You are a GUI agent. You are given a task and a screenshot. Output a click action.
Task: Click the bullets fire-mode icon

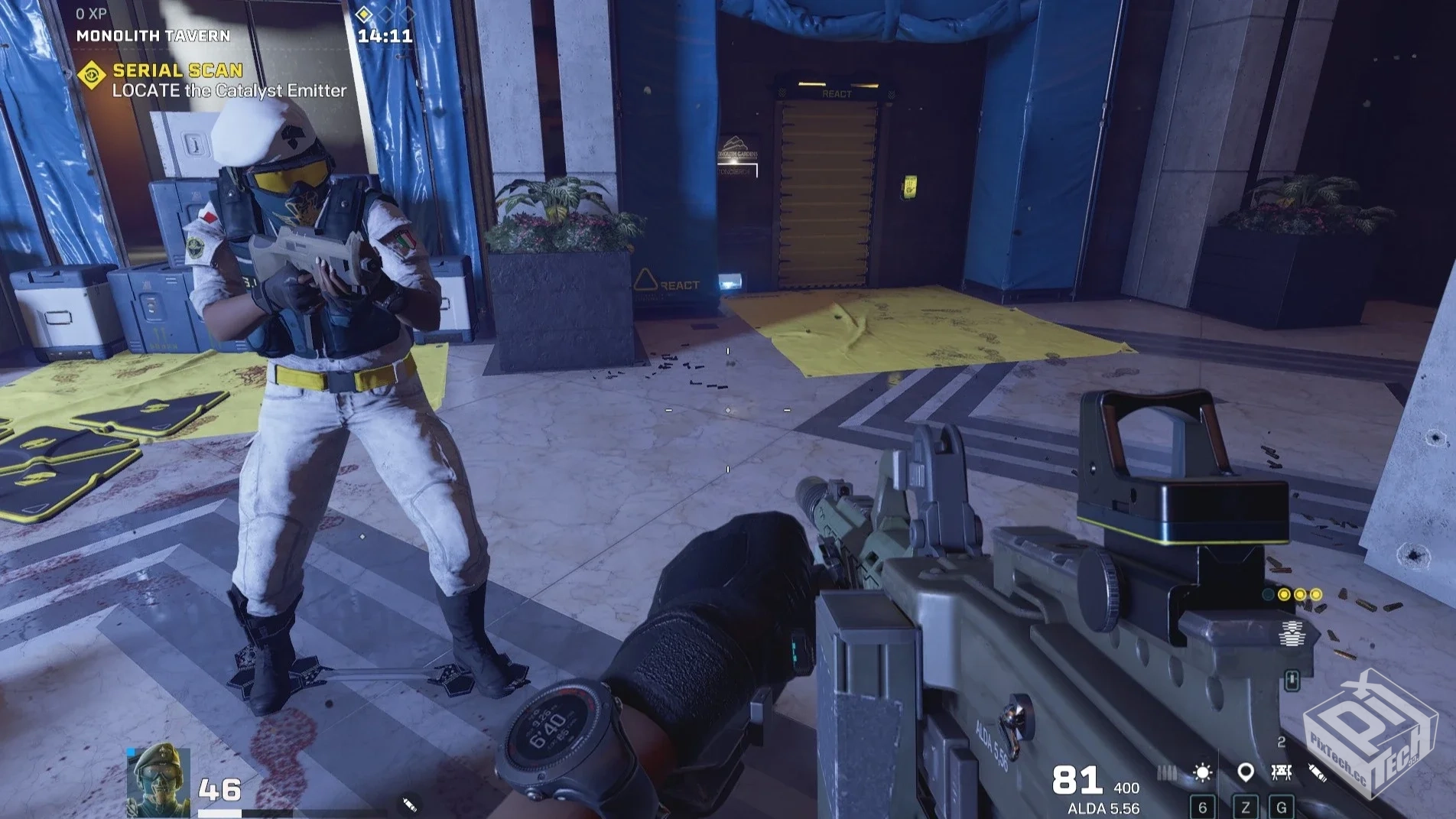1166,773
